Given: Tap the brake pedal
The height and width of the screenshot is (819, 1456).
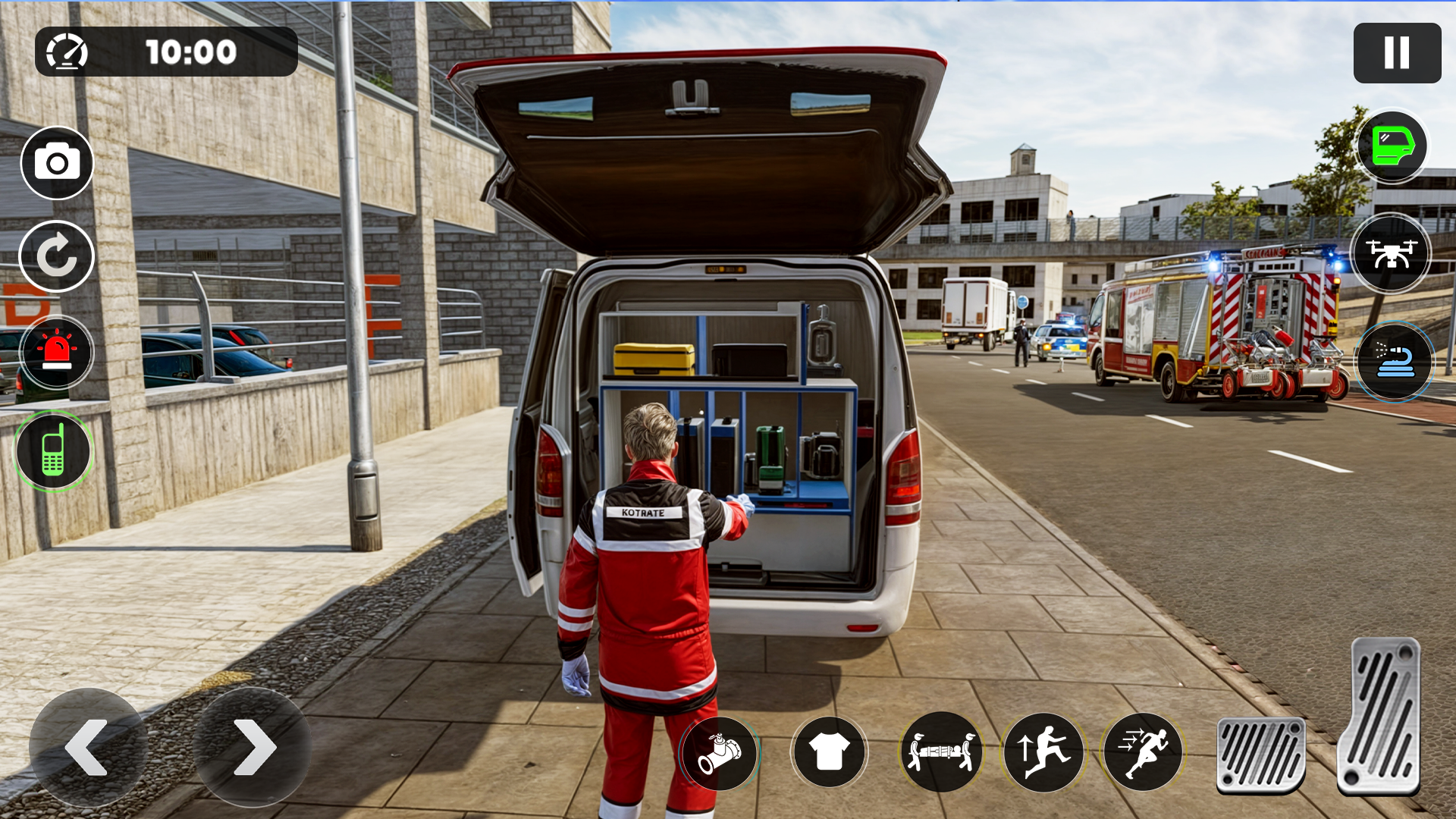Looking at the screenshot, I should (1261, 755).
